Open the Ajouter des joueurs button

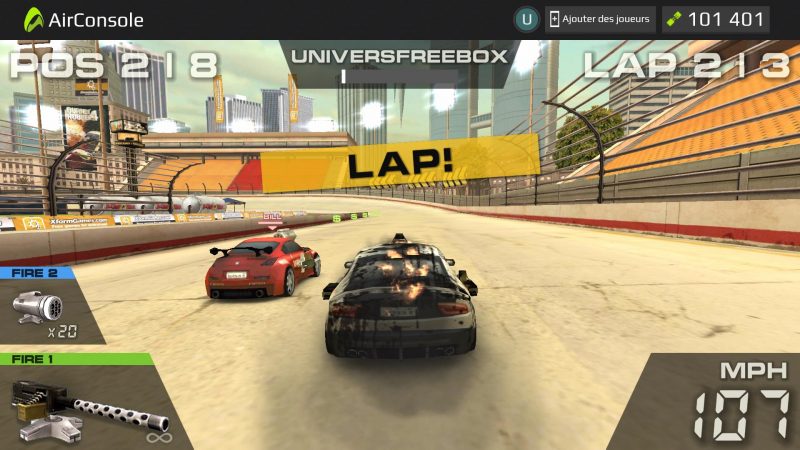tap(600, 19)
